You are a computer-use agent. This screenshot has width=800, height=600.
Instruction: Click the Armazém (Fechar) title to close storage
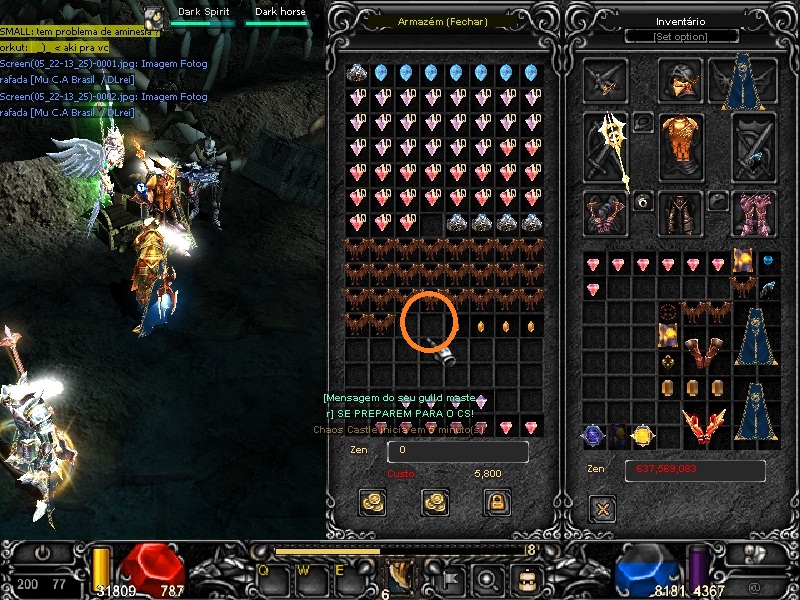[x=442, y=20]
